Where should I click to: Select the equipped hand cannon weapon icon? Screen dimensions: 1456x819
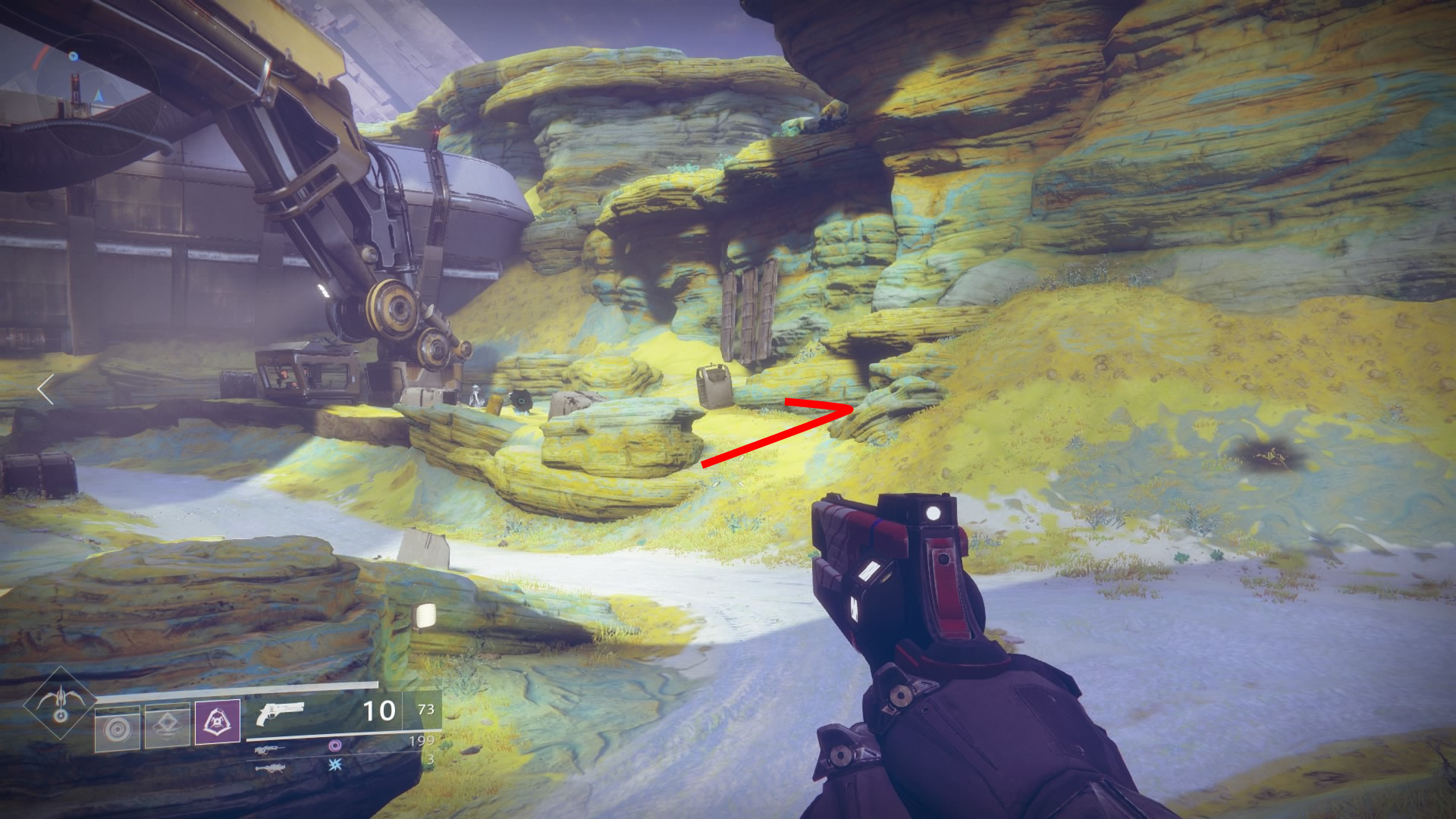280,713
